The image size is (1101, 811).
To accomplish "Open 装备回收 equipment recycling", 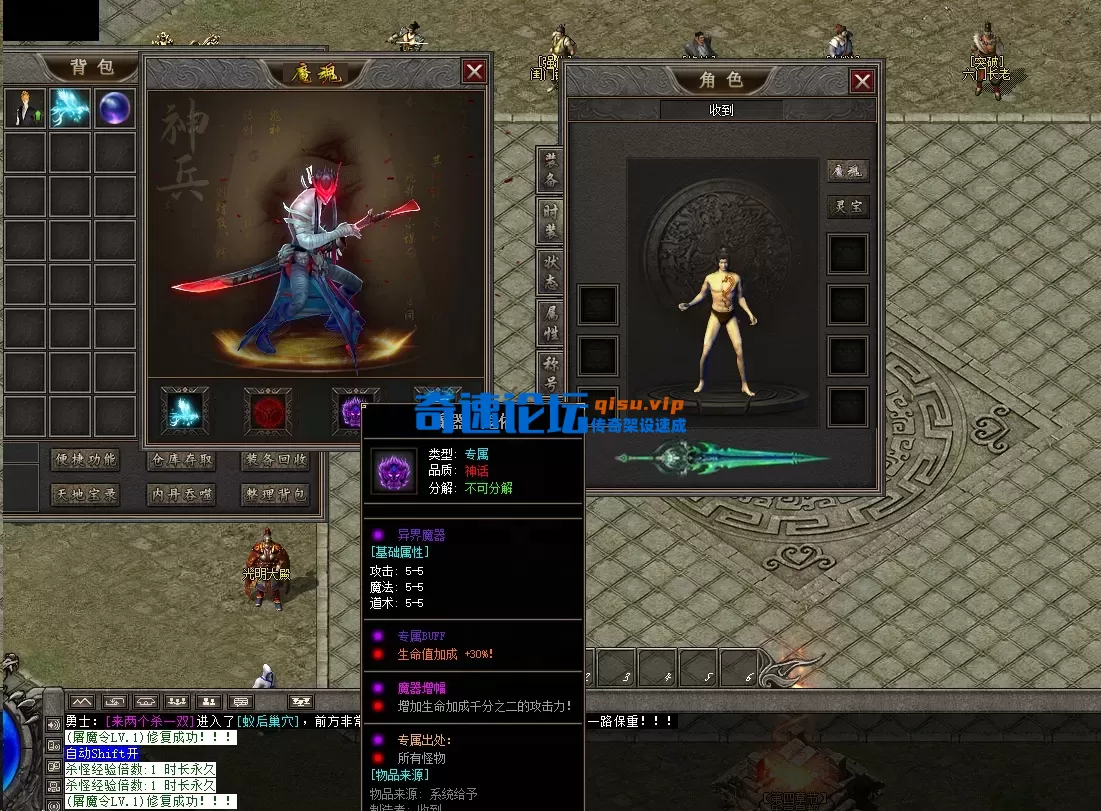I will (275, 460).
